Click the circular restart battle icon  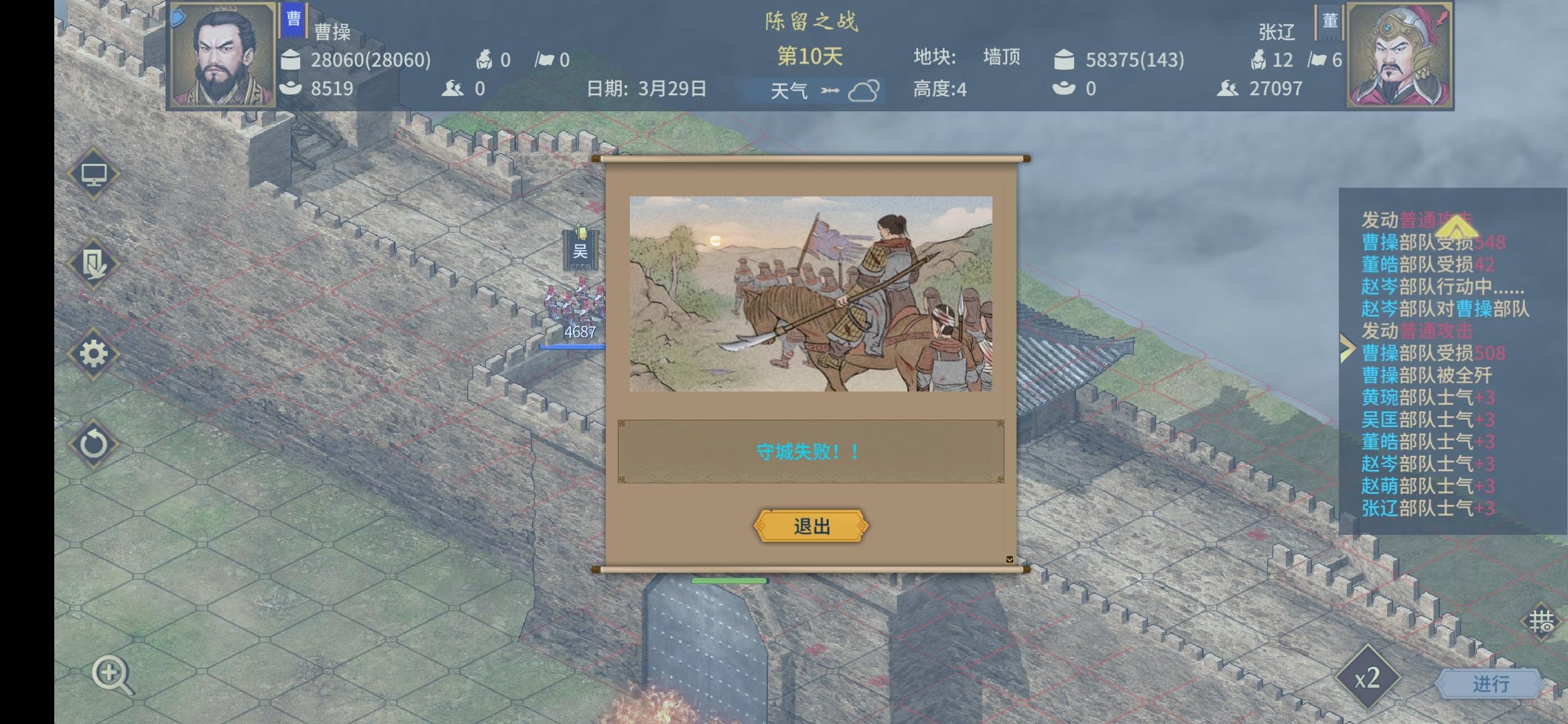tap(95, 445)
